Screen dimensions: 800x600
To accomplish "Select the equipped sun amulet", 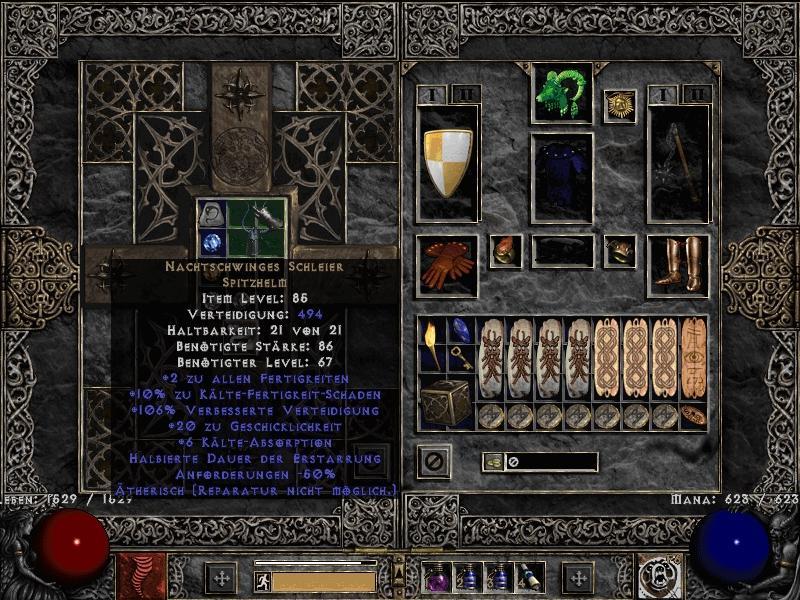I will (619, 106).
